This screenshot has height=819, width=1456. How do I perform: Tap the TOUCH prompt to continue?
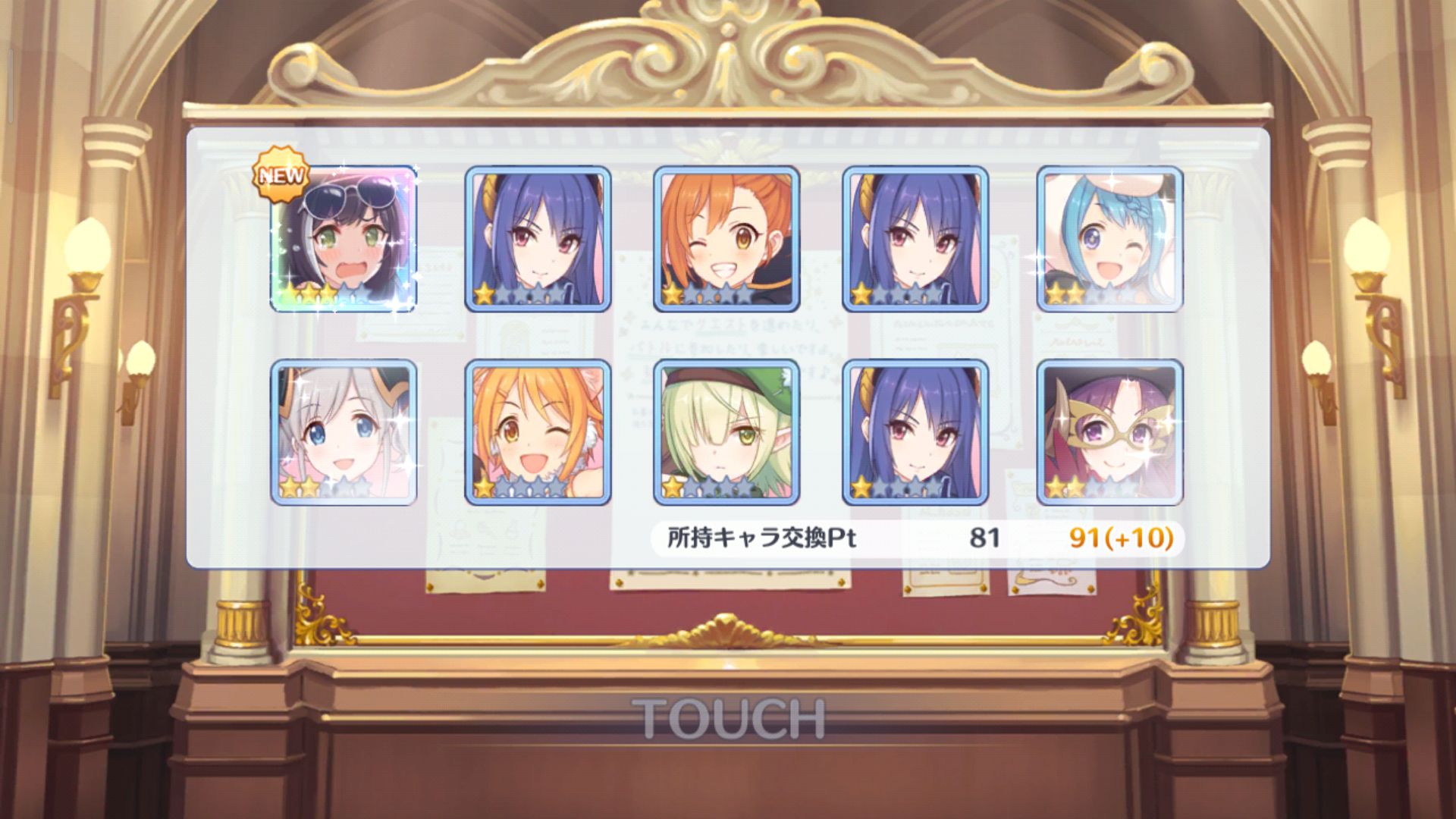[x=728, y=718]
